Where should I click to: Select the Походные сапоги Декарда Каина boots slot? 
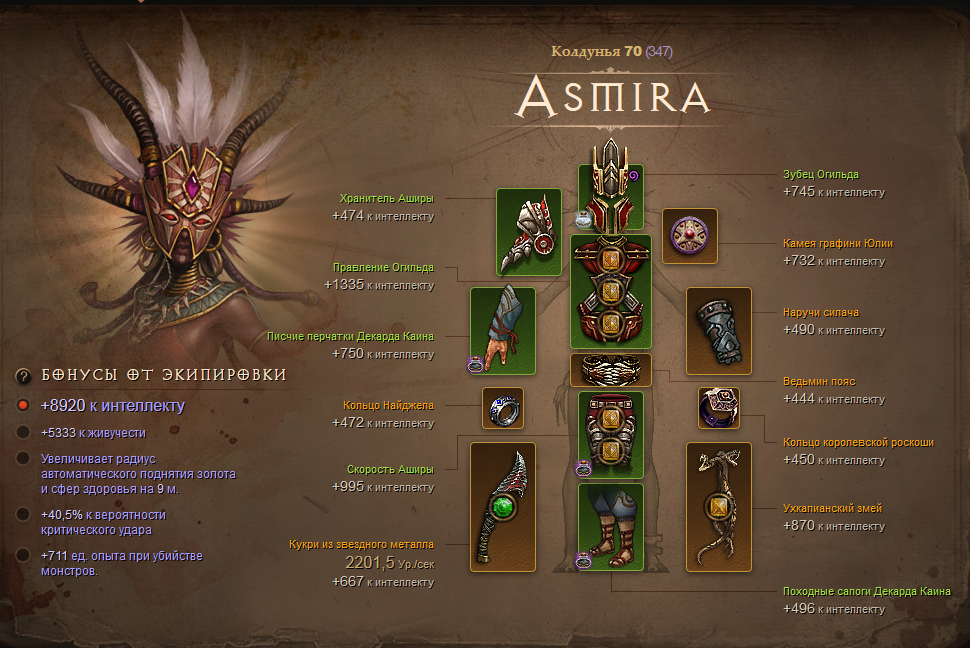click(x=610, y=527)
